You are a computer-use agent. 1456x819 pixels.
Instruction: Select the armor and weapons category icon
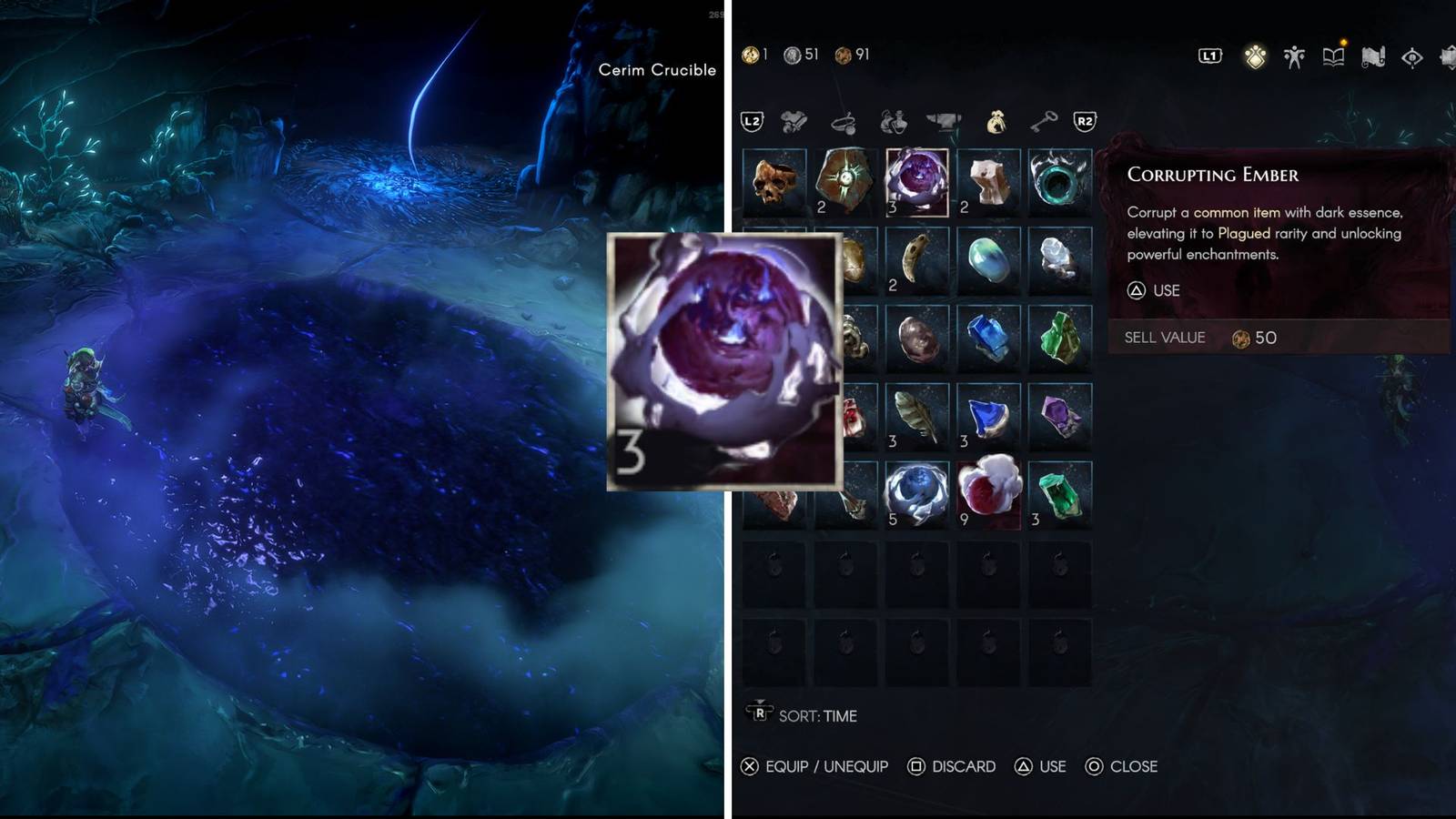tap(793, 120)
